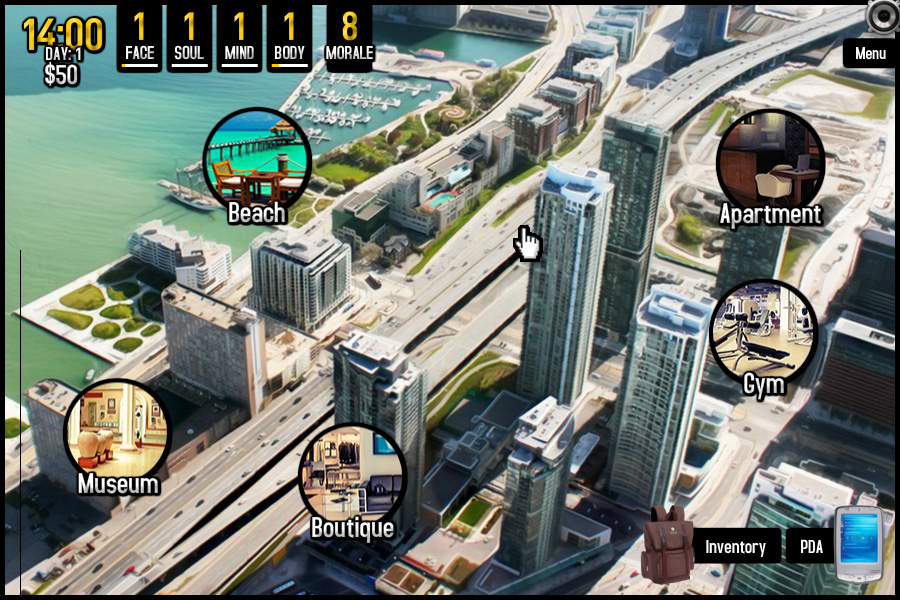
Task: Head to the Boutique shop
Action: (352, 477)
